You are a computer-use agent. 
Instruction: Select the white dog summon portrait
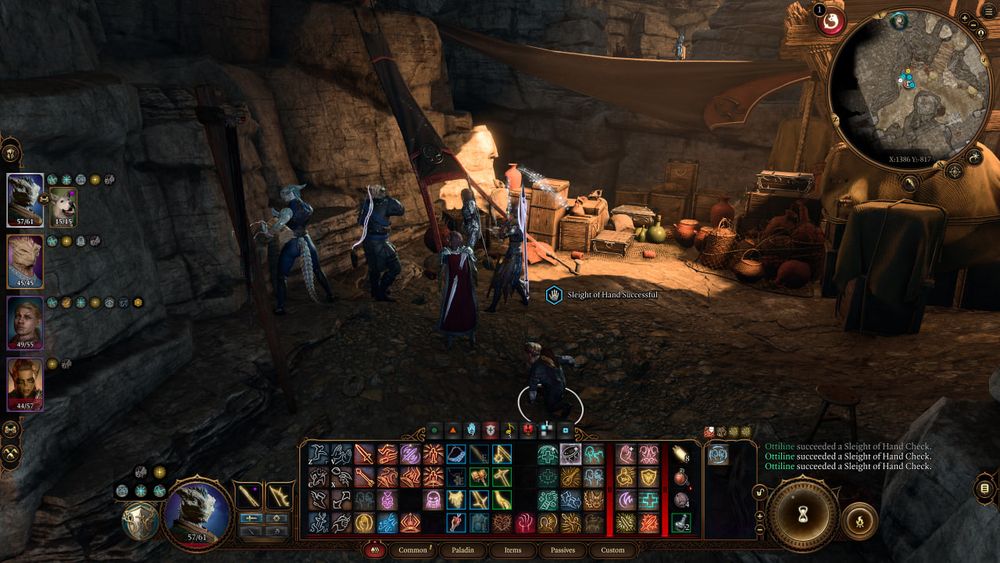[x=62, y=205]
